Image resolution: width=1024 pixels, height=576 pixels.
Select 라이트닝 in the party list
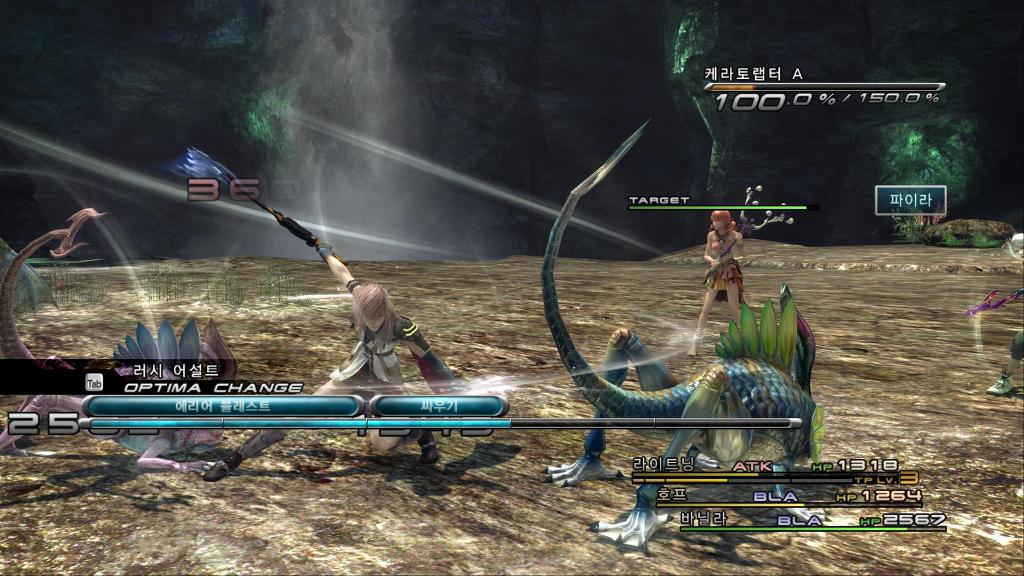[x=663, y=465]
